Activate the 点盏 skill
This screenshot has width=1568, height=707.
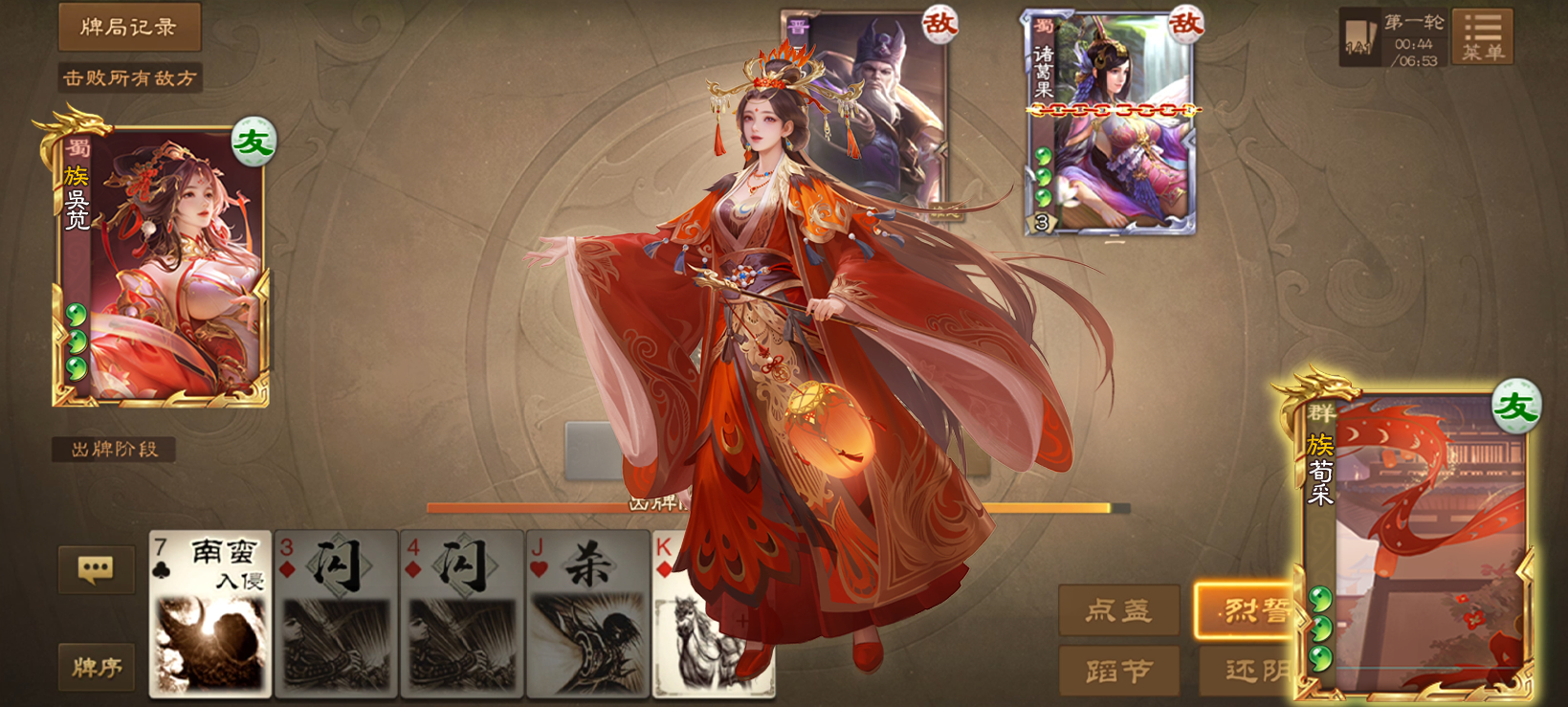pyautogui.click(x=1118, y=610)
